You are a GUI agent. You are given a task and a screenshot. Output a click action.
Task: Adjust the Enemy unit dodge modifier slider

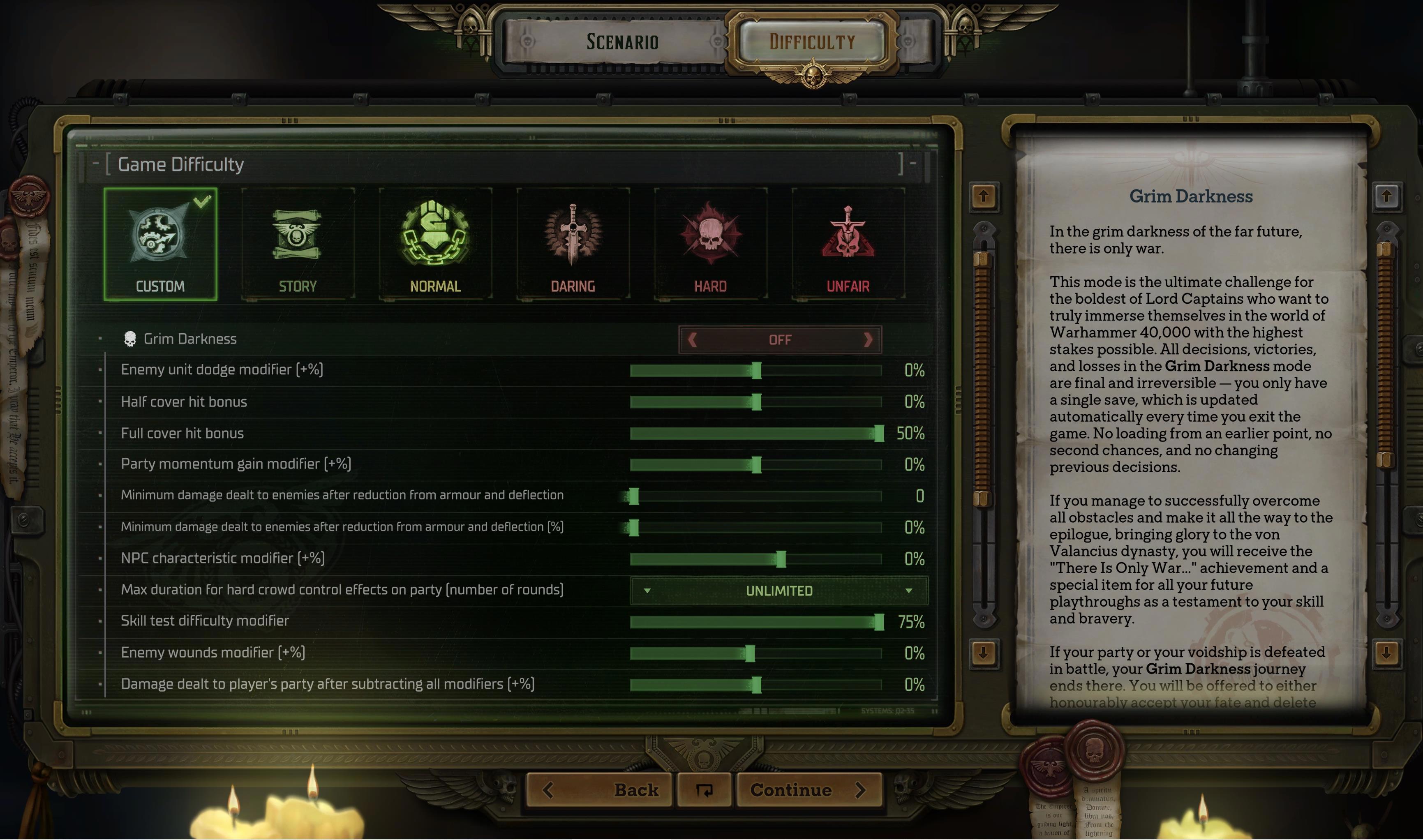pos(757,371)
